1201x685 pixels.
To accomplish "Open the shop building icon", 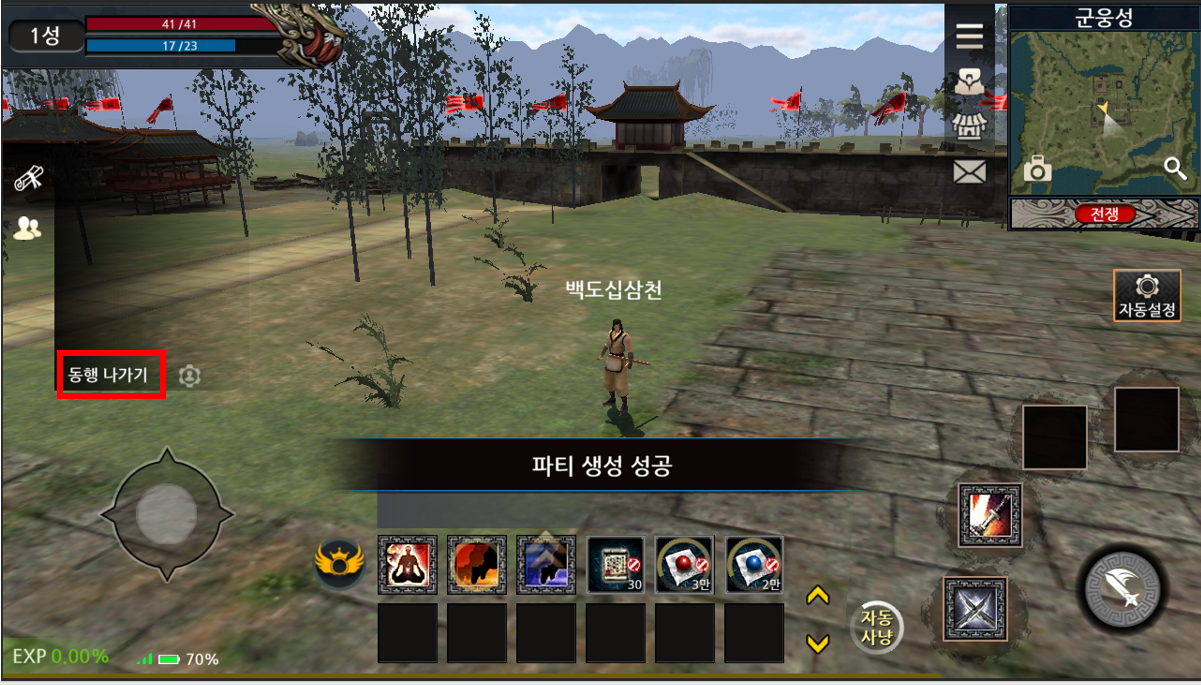I will click(969, 127).
